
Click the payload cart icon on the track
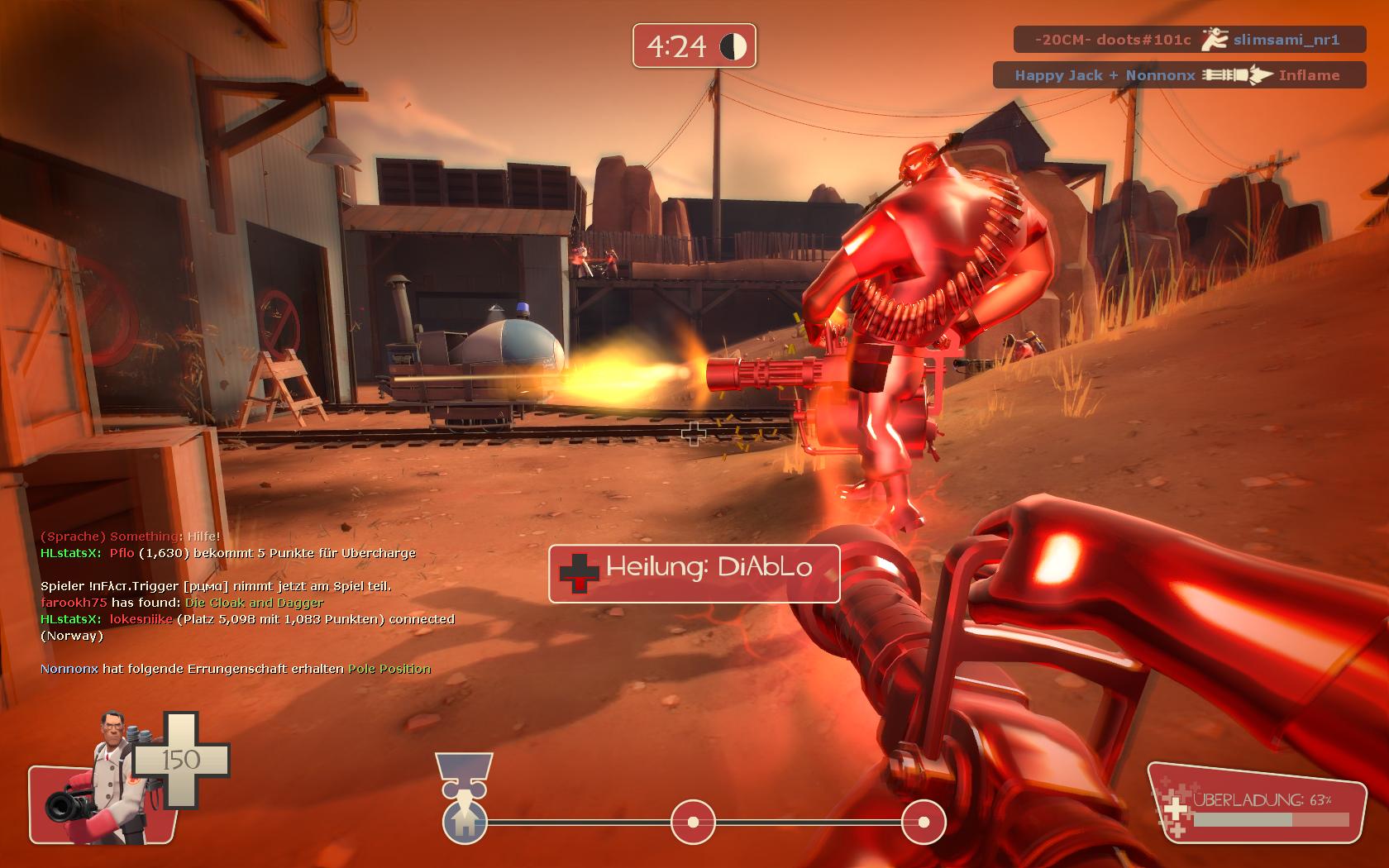point(464,820)
